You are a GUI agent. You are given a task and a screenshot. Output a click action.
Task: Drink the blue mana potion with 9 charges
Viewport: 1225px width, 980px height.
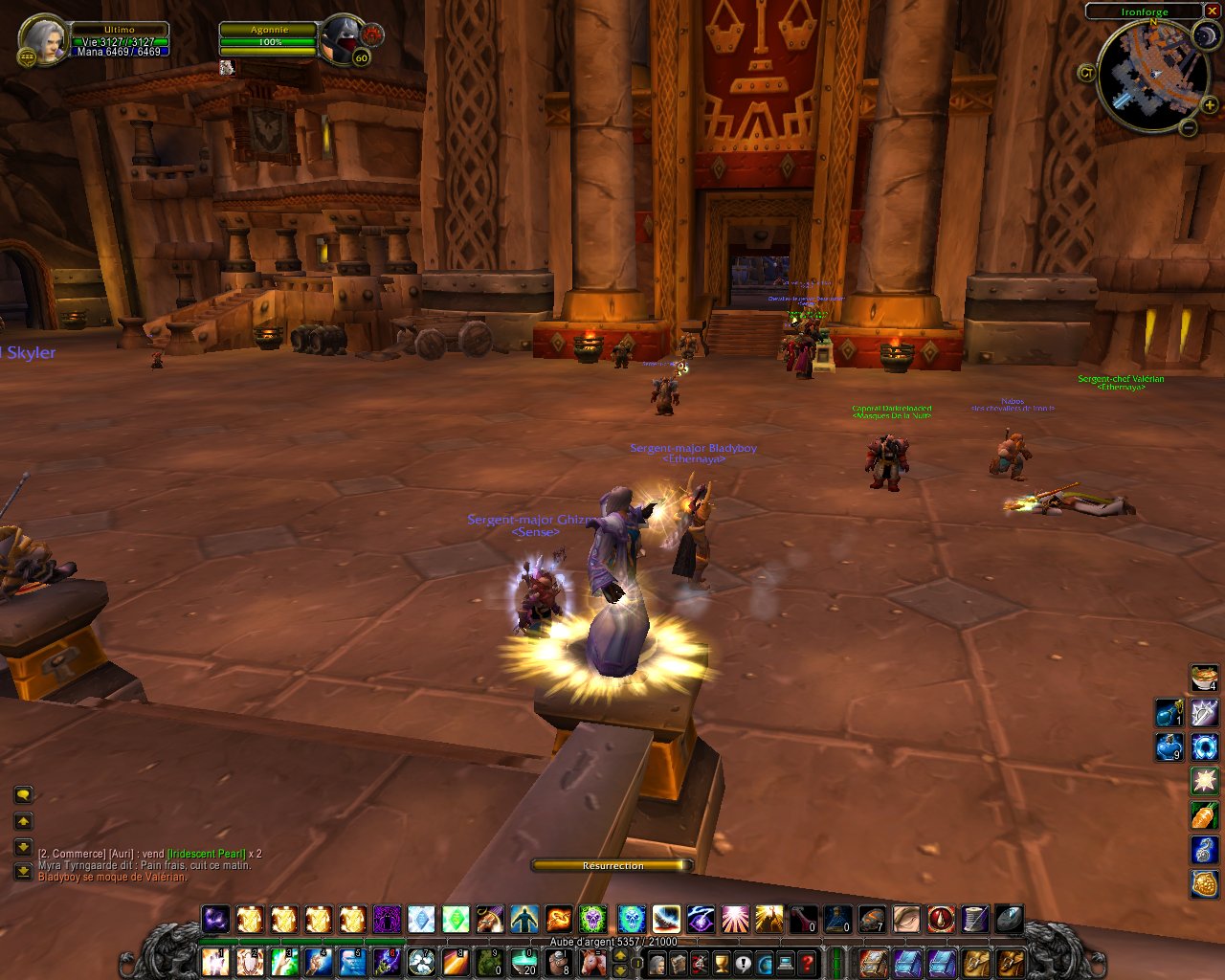pyautogui.click(x=1170, y=746)
